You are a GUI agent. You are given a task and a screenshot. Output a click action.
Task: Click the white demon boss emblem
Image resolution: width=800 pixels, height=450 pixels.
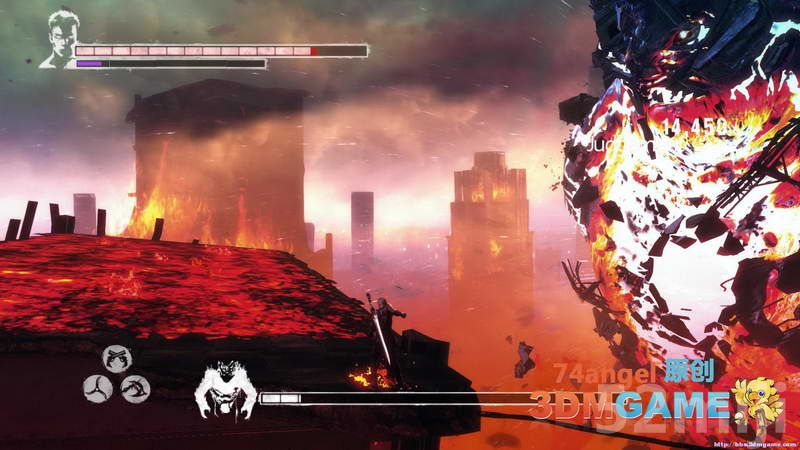[227, 390]
